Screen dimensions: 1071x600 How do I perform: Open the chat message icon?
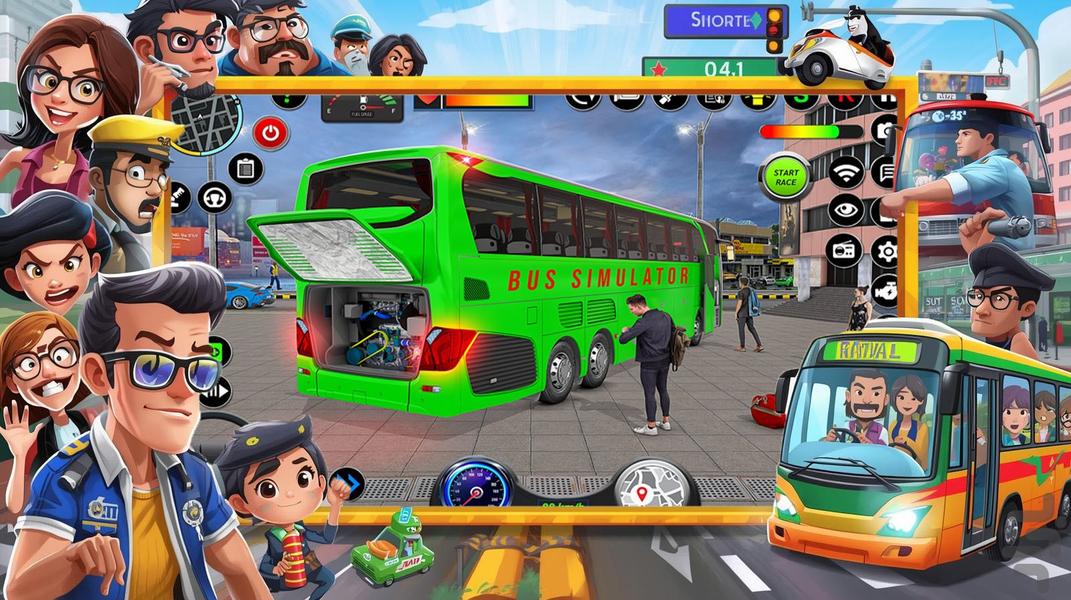(x=885, y=171)
